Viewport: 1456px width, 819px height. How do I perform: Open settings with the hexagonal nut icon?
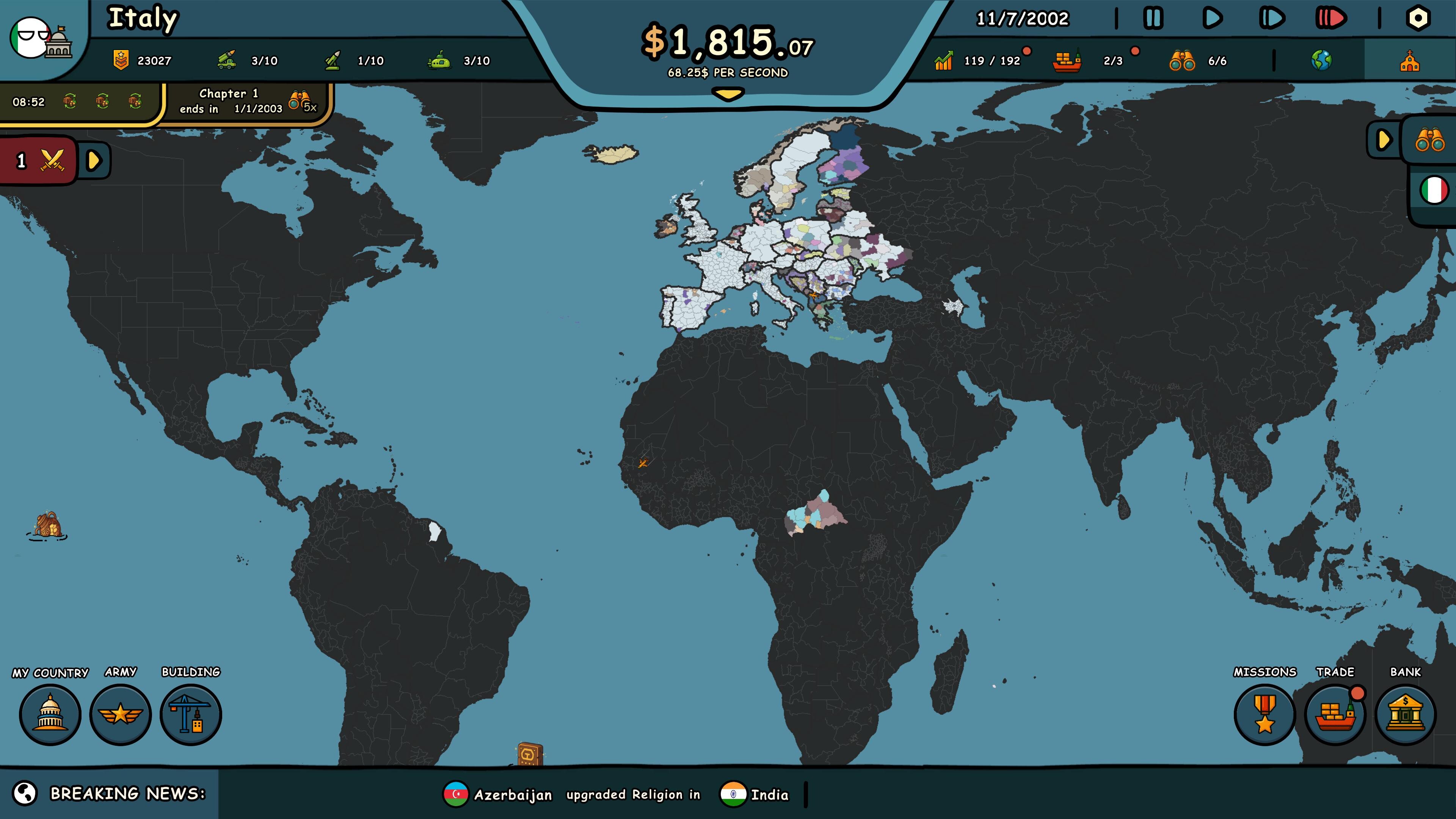click(1419, 17)
